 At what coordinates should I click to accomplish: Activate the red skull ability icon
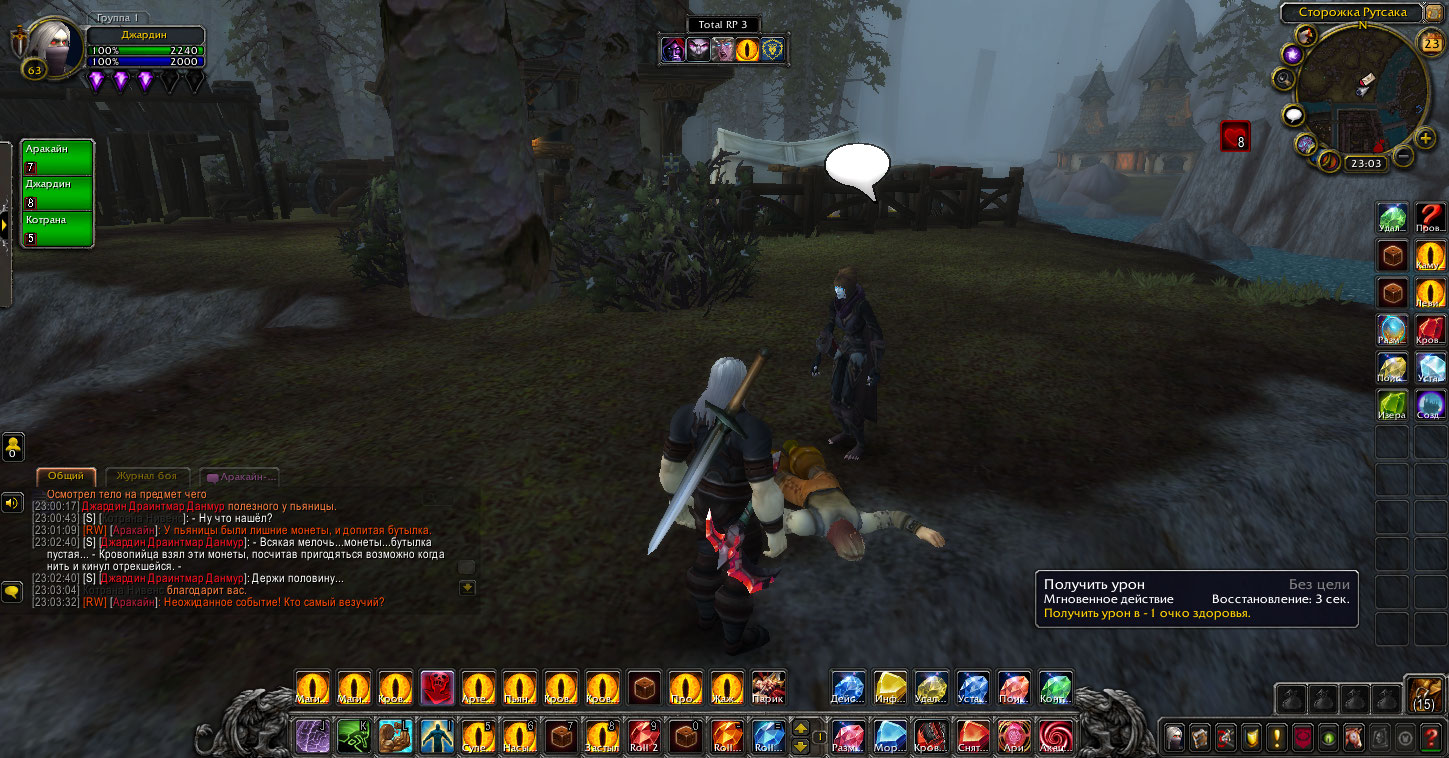(437, 688)
